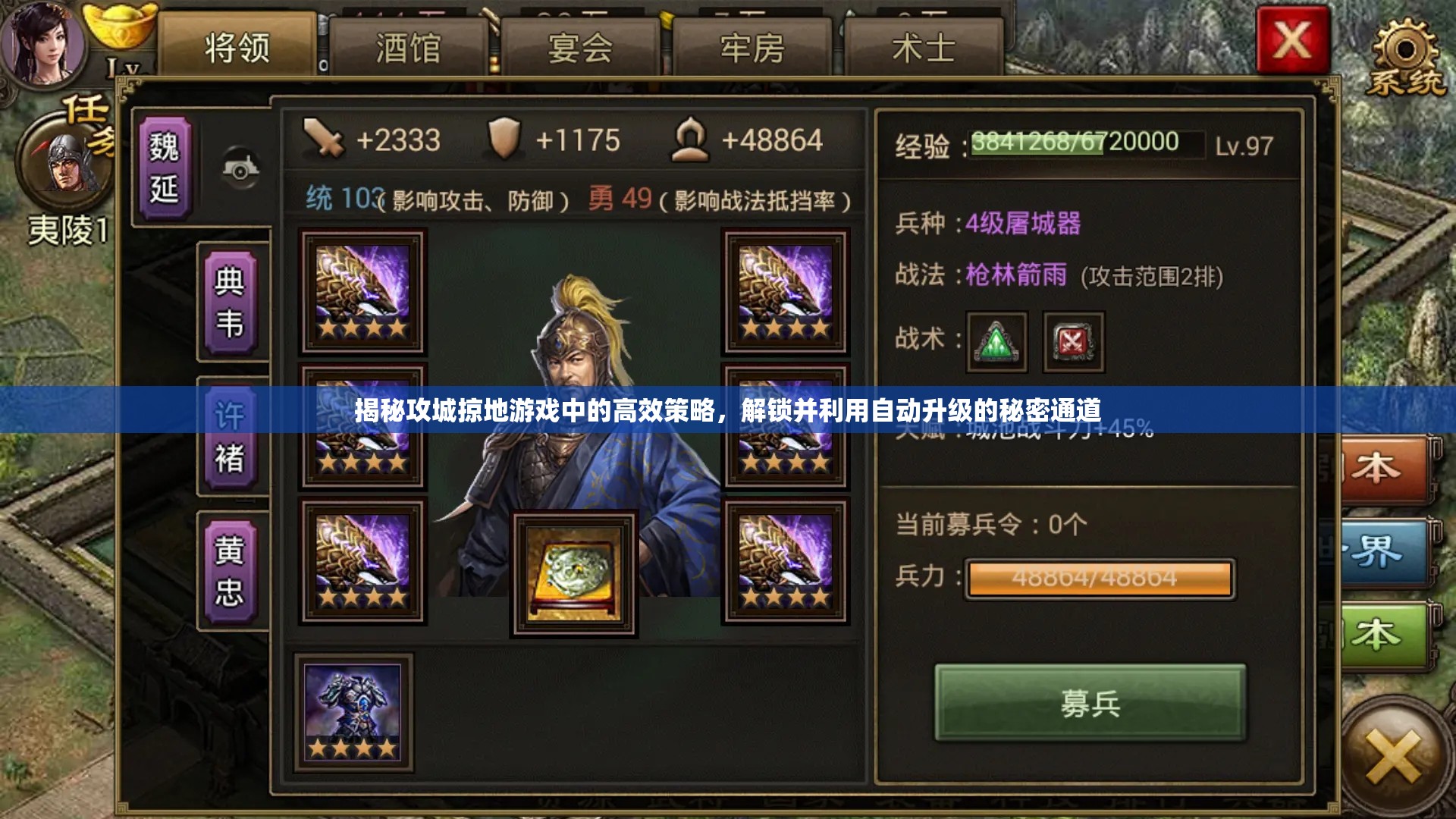Select the green arrow 战术 tactic icon

pyautogui.click(x=996, y=344)
